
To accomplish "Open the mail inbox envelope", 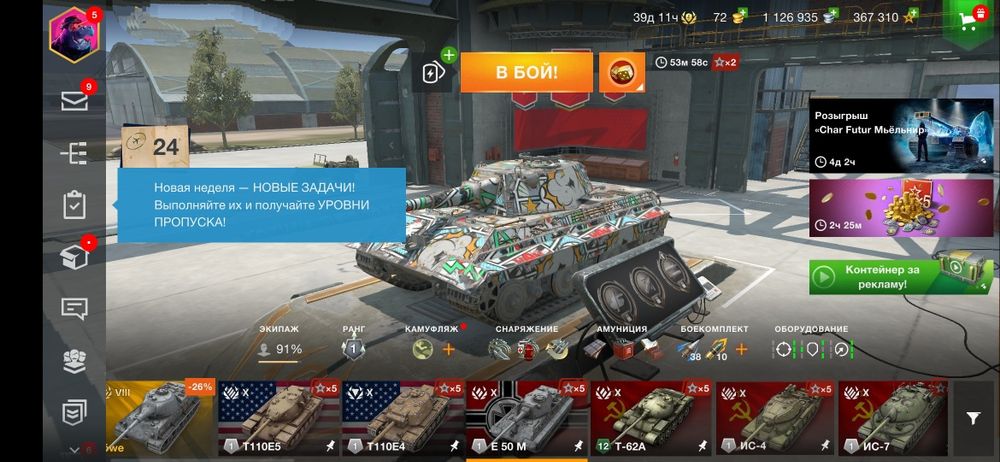I will point(74,100).
